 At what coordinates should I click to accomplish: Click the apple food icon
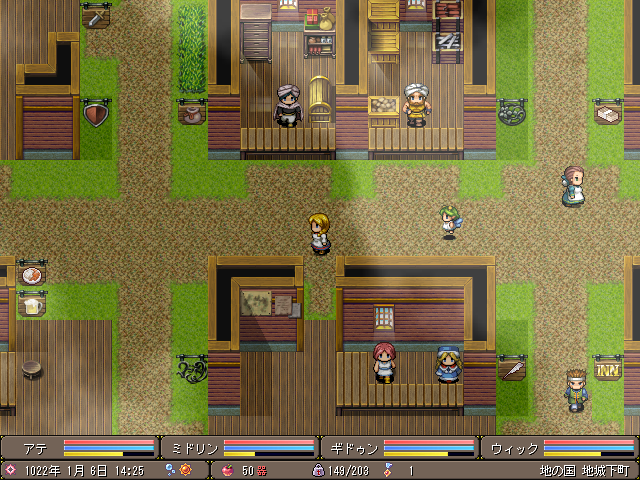click(x=228, y=469)
